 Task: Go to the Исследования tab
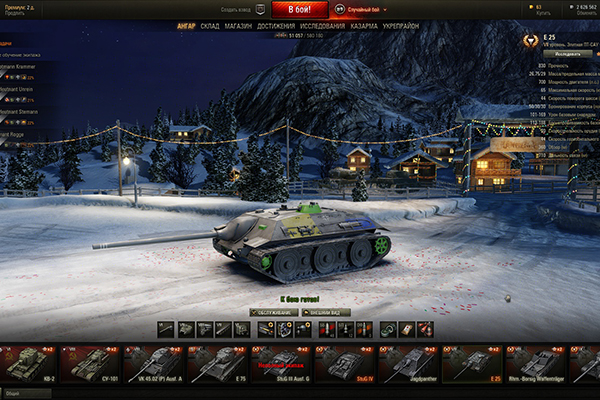(322, 27)
